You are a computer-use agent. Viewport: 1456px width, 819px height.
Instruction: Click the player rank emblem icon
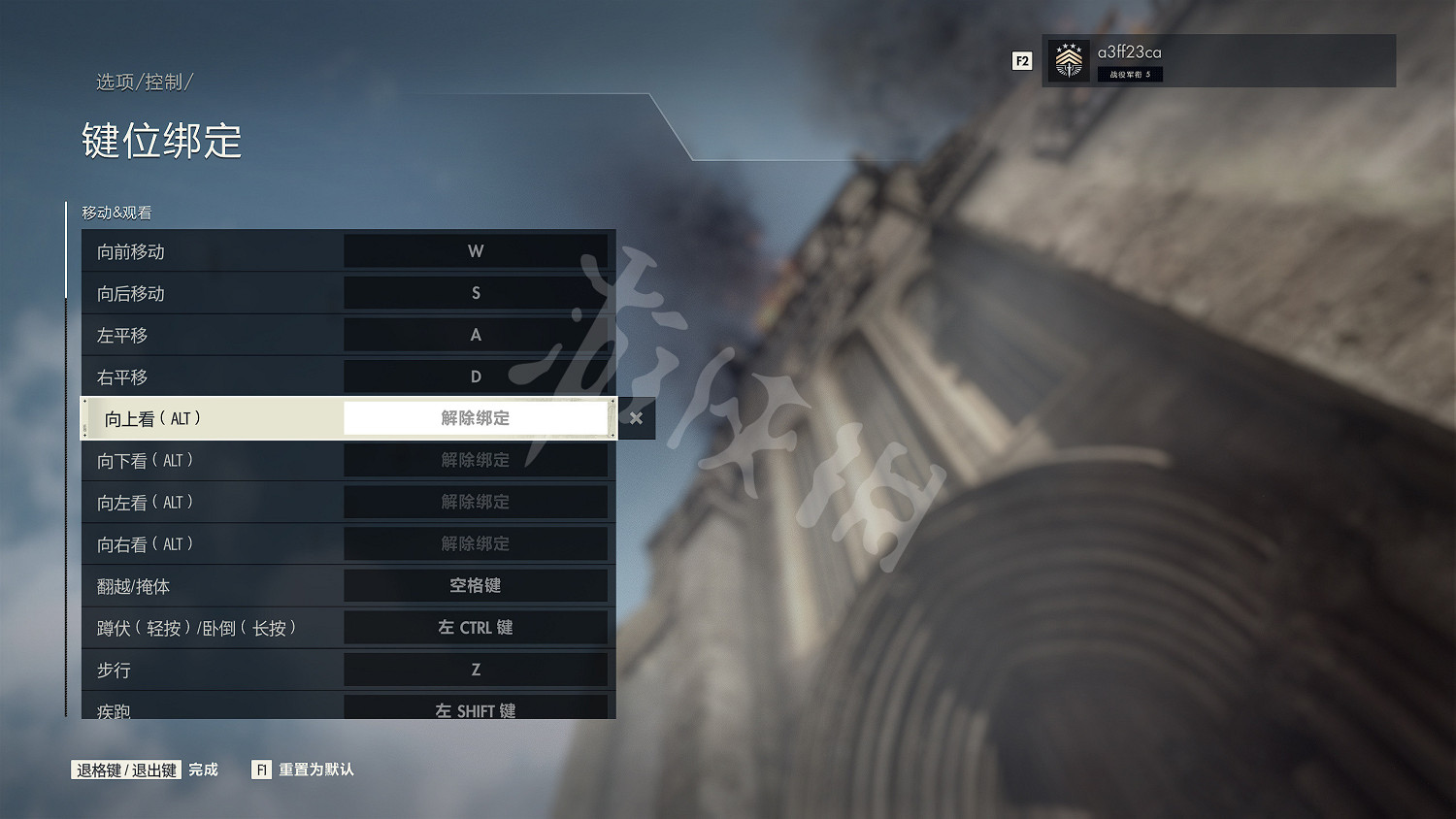[x=1069, y=60]
